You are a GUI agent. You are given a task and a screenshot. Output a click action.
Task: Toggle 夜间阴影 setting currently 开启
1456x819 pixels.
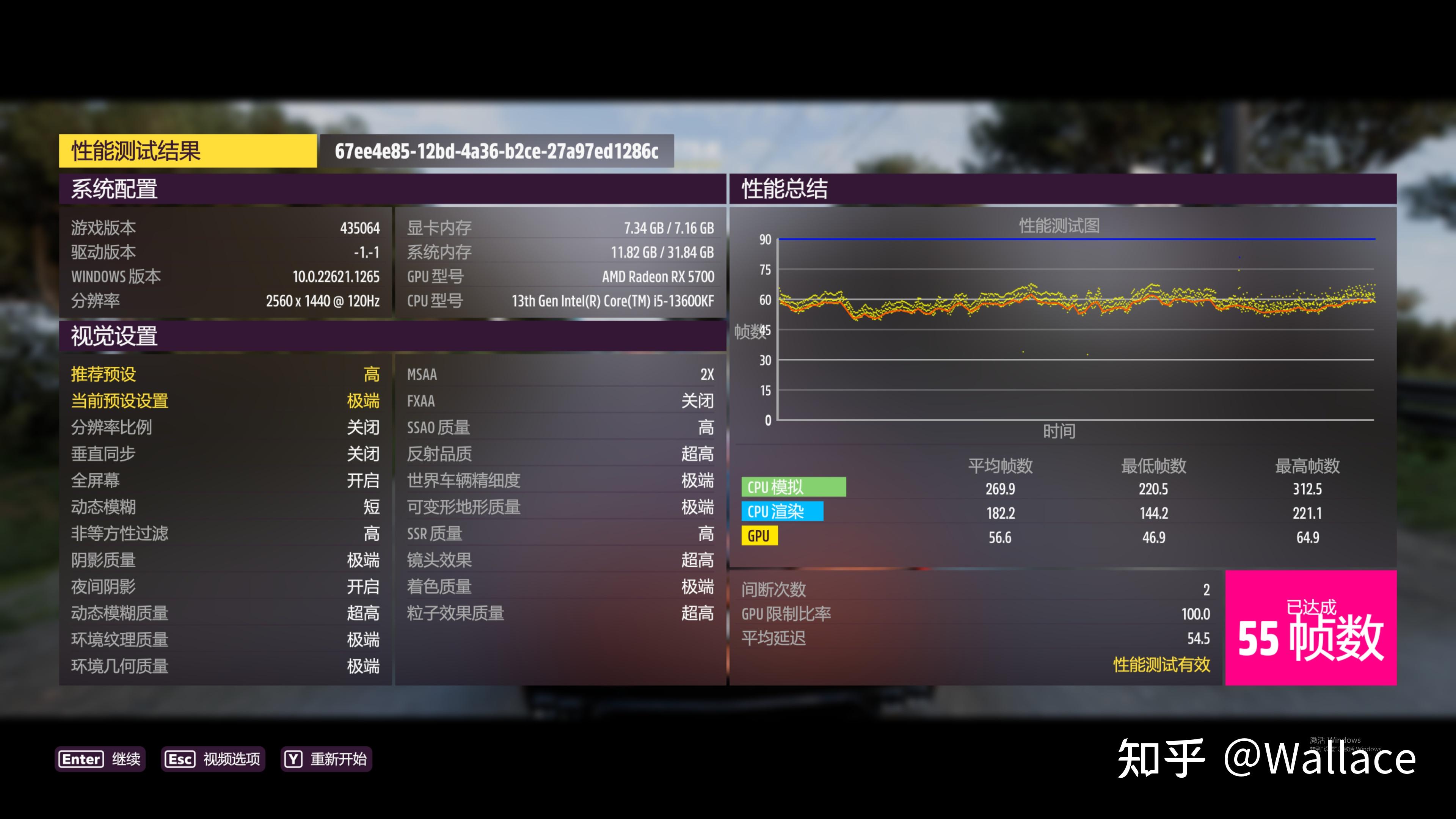(x=226, y=587)
